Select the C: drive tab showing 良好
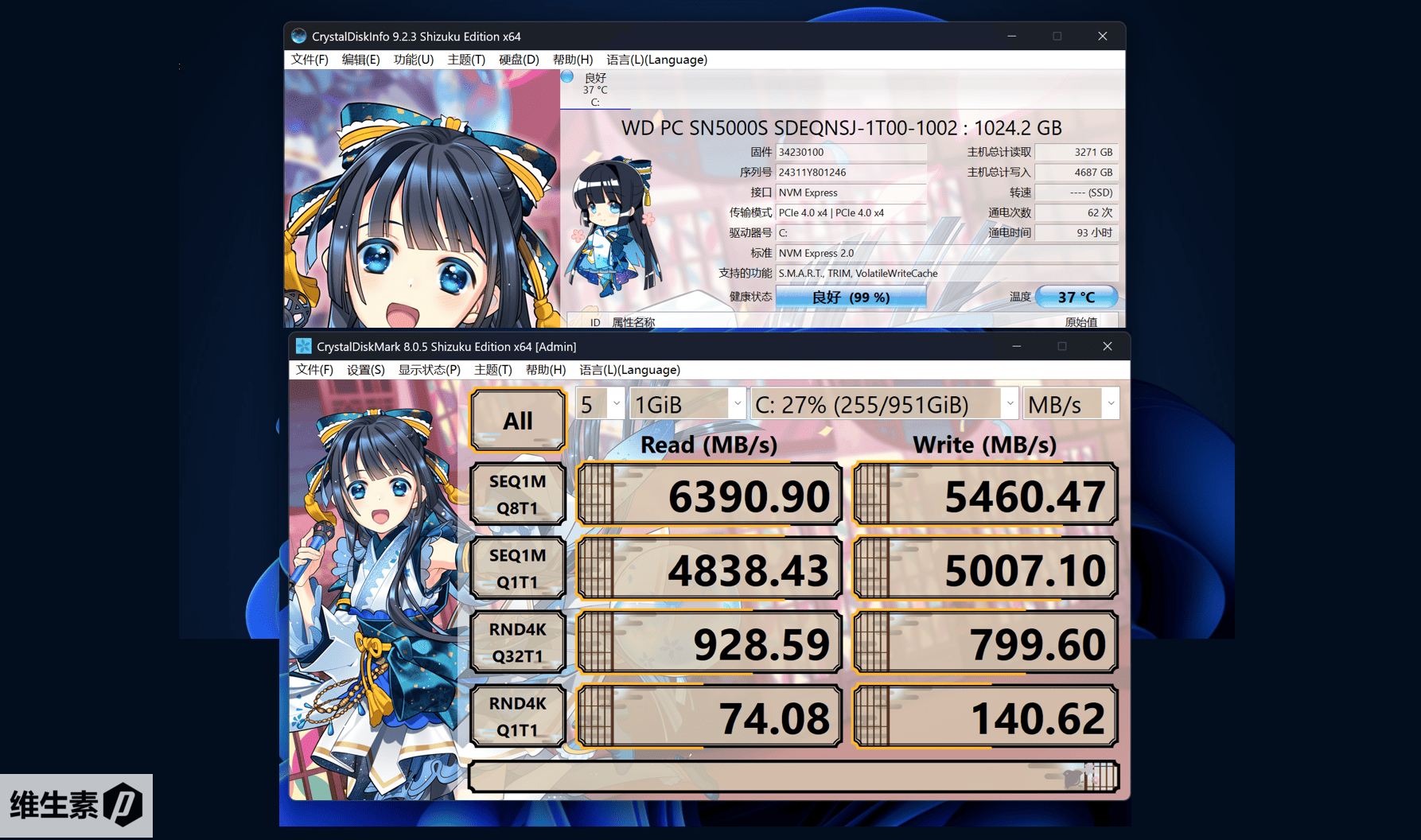Viewport: 1421px width, 840px height. (x=595, y=89)
